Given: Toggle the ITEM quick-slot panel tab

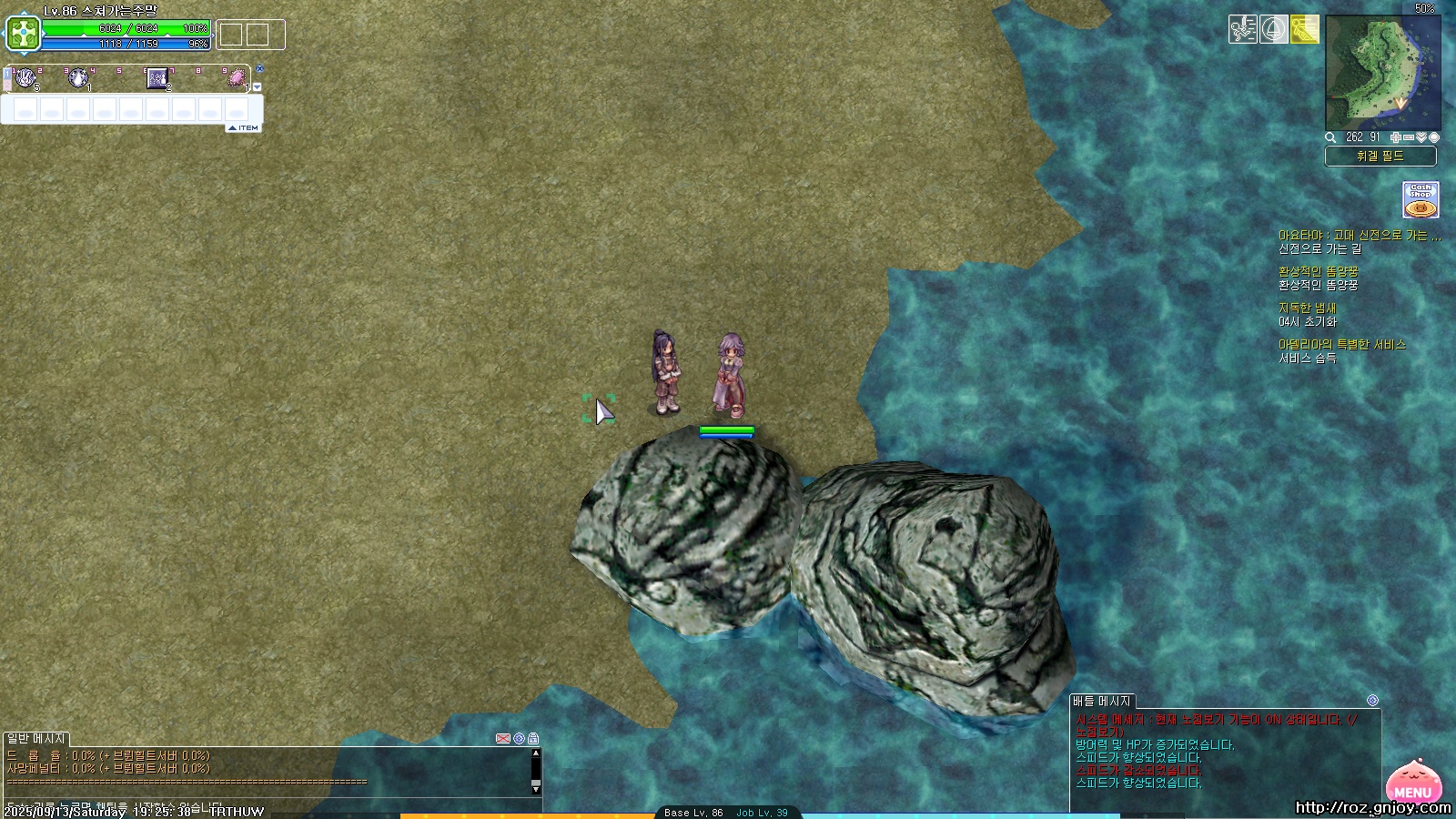Looking at the screenshot, I should click(244, 128).
